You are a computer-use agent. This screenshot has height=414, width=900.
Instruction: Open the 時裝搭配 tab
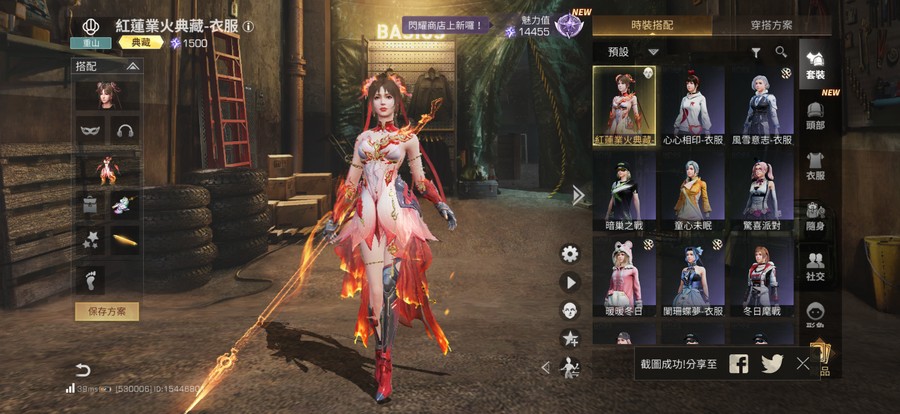pyautogui.click(x=654, y=25)
